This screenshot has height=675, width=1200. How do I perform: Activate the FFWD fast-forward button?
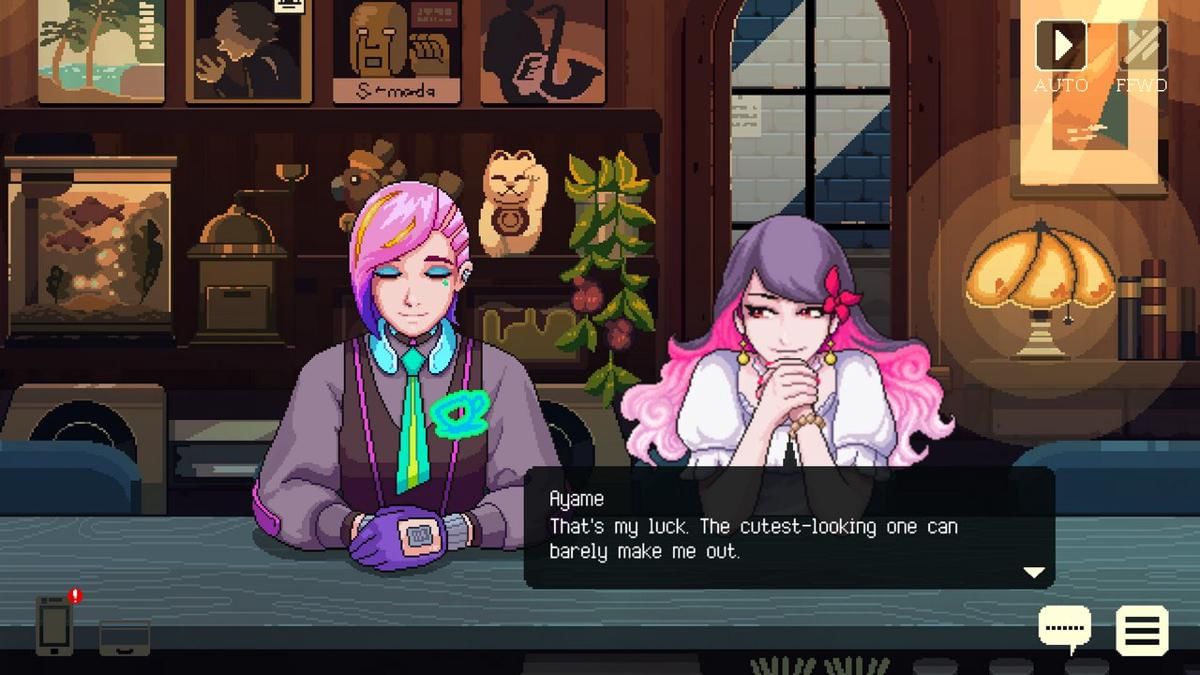click(x=1142, y=46)
